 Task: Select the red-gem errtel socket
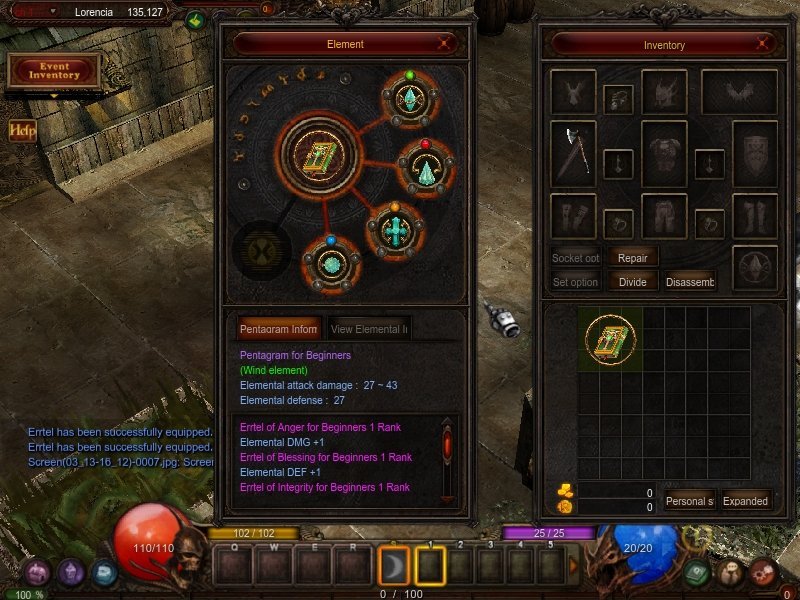coord(424,169)
